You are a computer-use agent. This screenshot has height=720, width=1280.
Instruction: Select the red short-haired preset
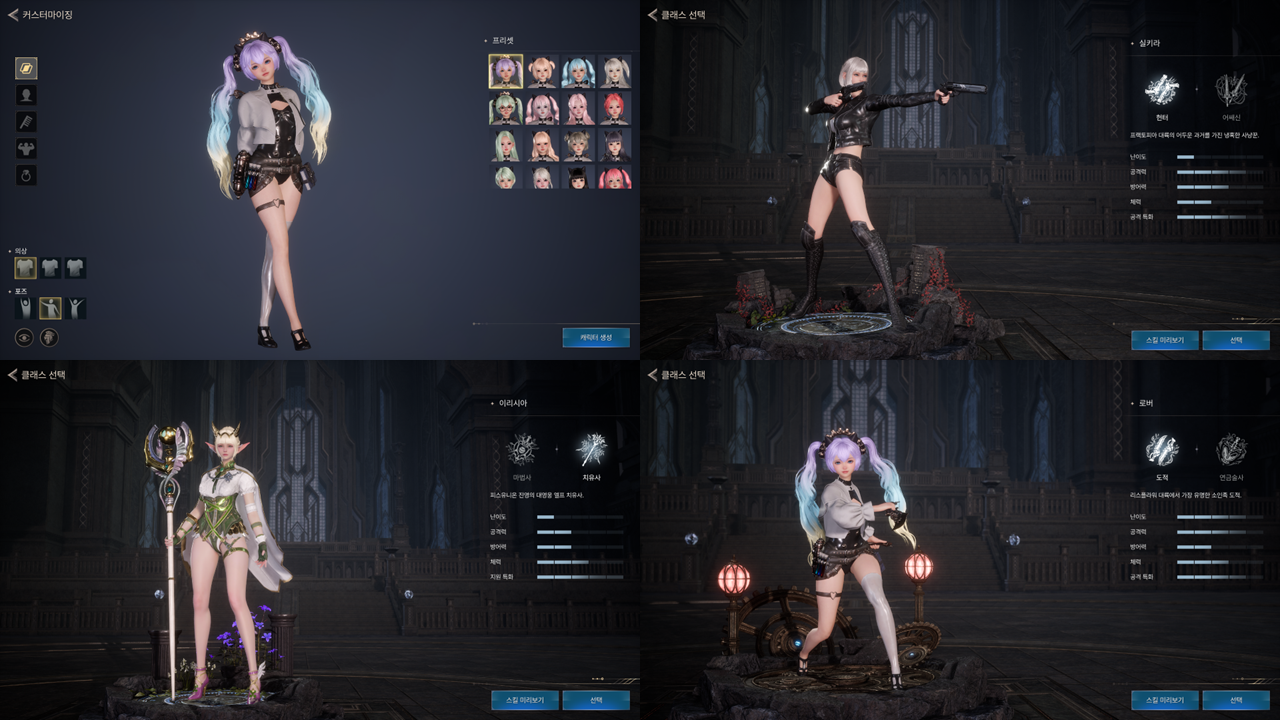(614, 108)
